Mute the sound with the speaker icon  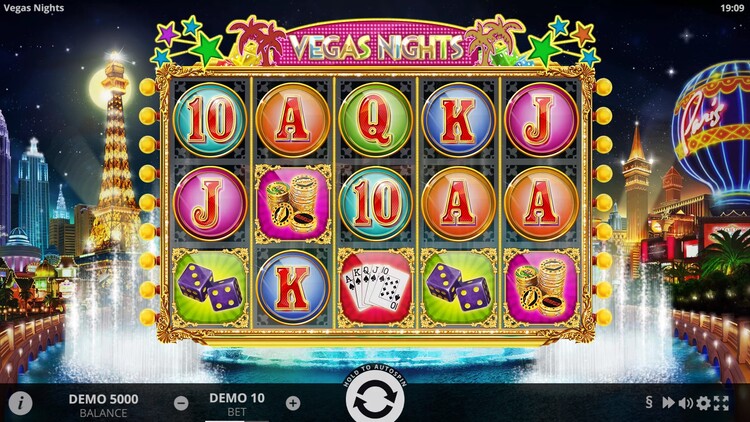pyautogui.click(x=685, y=403)
